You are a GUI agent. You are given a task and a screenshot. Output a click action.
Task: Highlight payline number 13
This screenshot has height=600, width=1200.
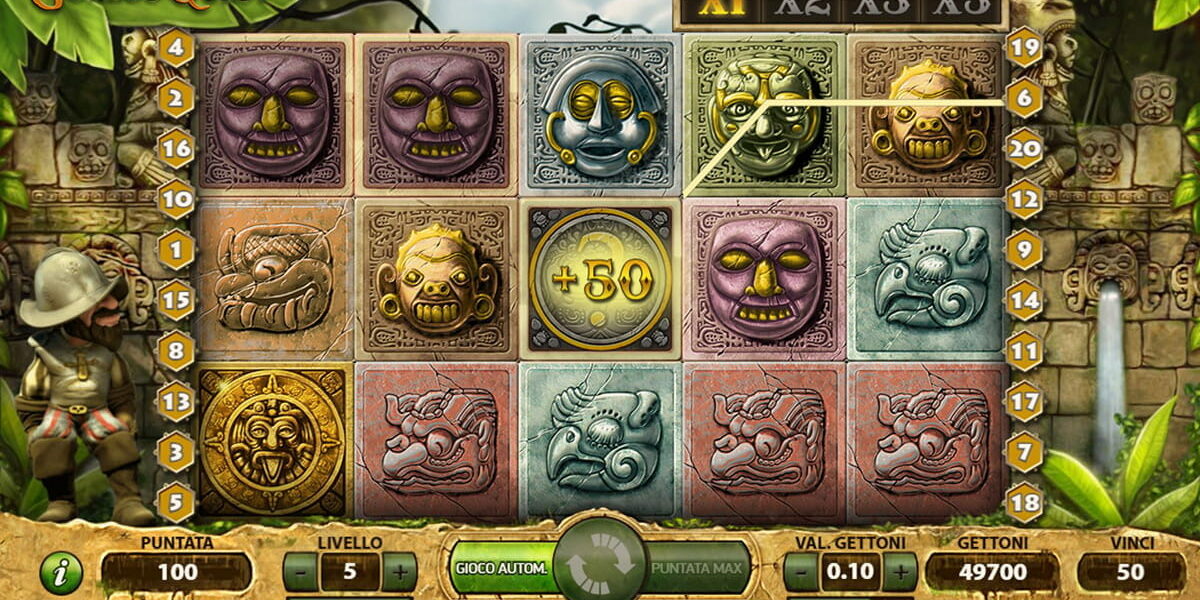tap(176, 401)
